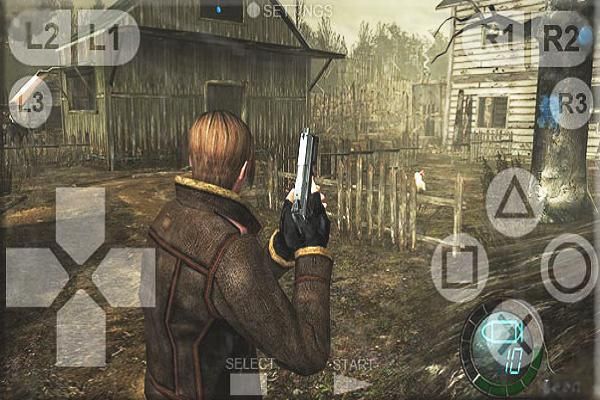Image resolution: width=600 pixels, height=400 pixels.
Task: Tap the R3 stick button
Action: point(571,102)
